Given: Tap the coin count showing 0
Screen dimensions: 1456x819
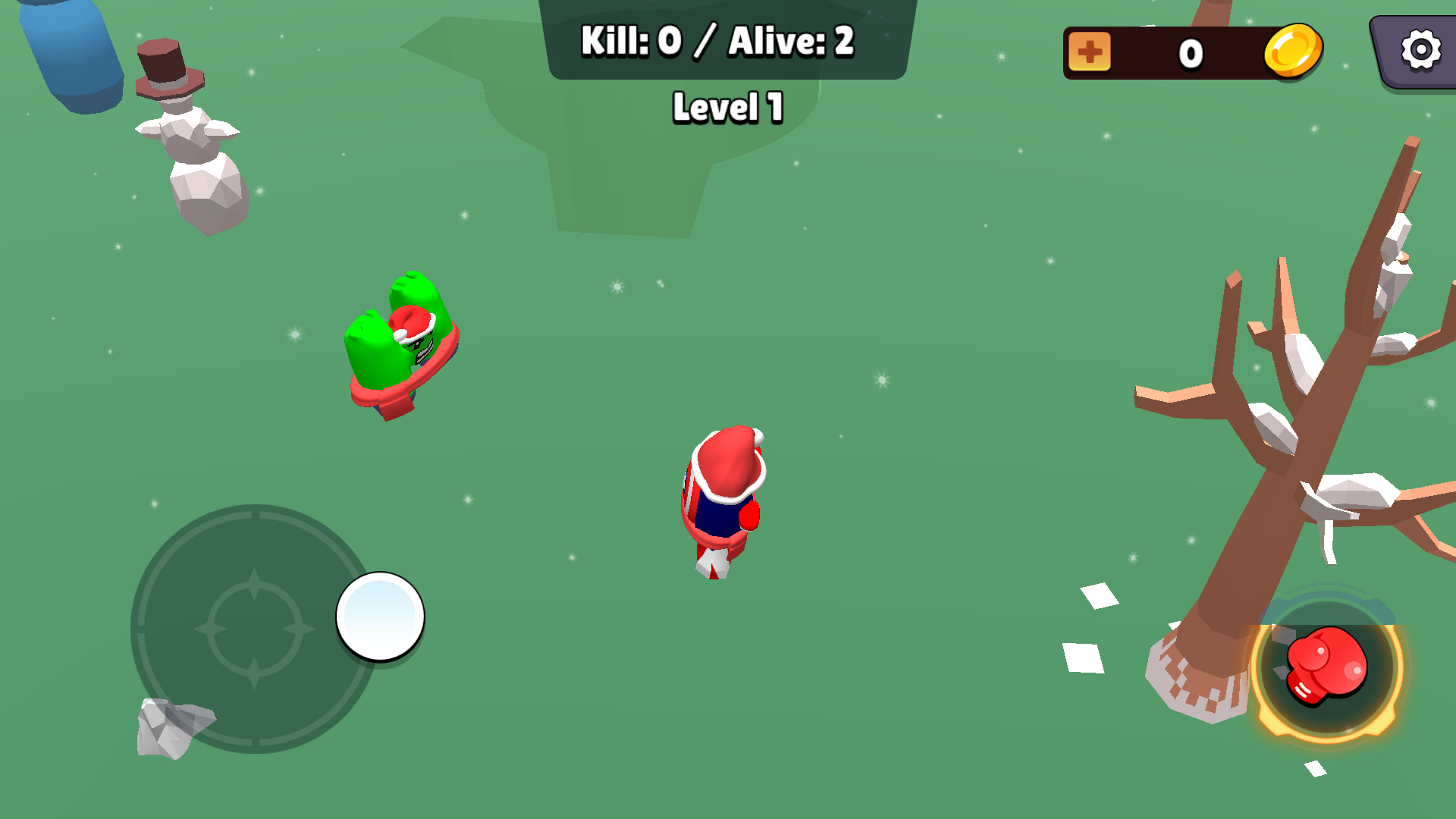Looking at the screenshot, I should point(1191,52).
